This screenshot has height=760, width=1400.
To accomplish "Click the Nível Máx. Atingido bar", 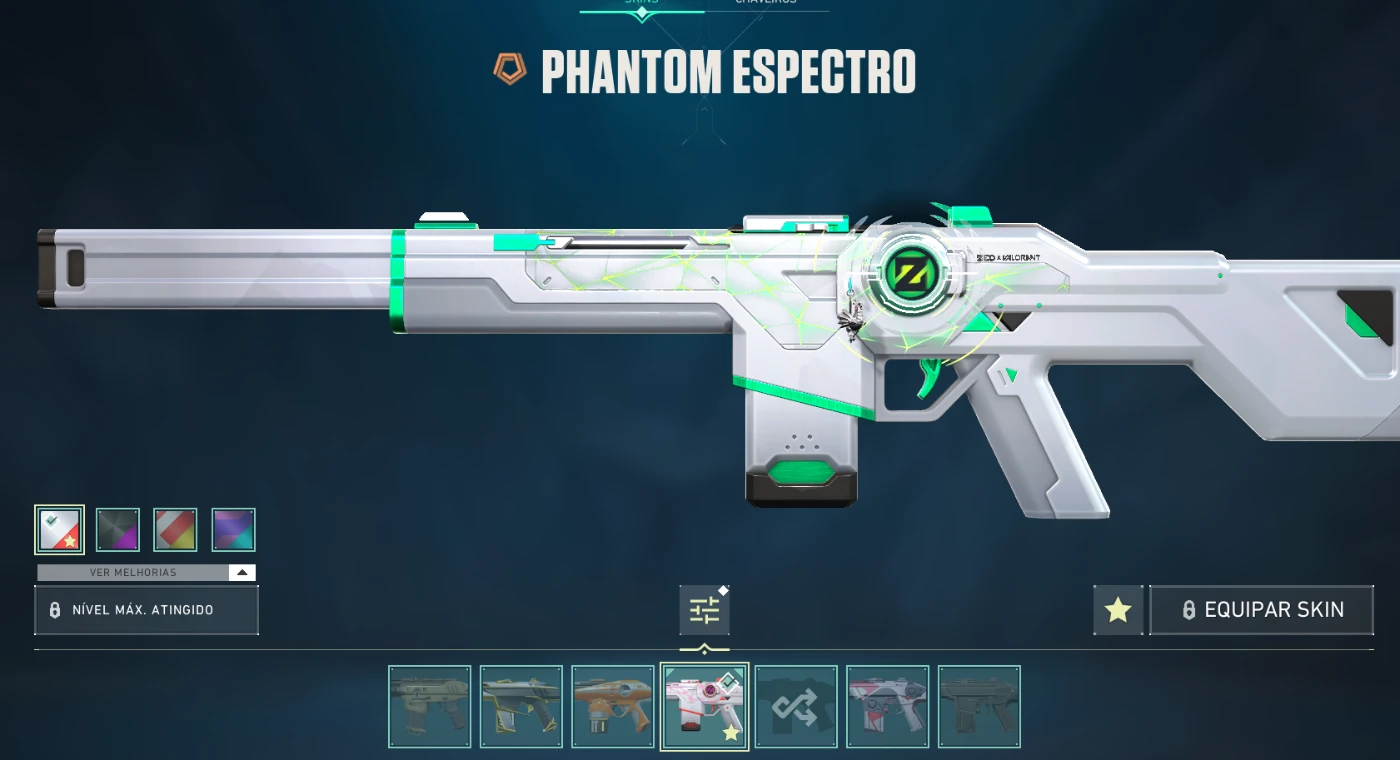I will pos(146,610).
